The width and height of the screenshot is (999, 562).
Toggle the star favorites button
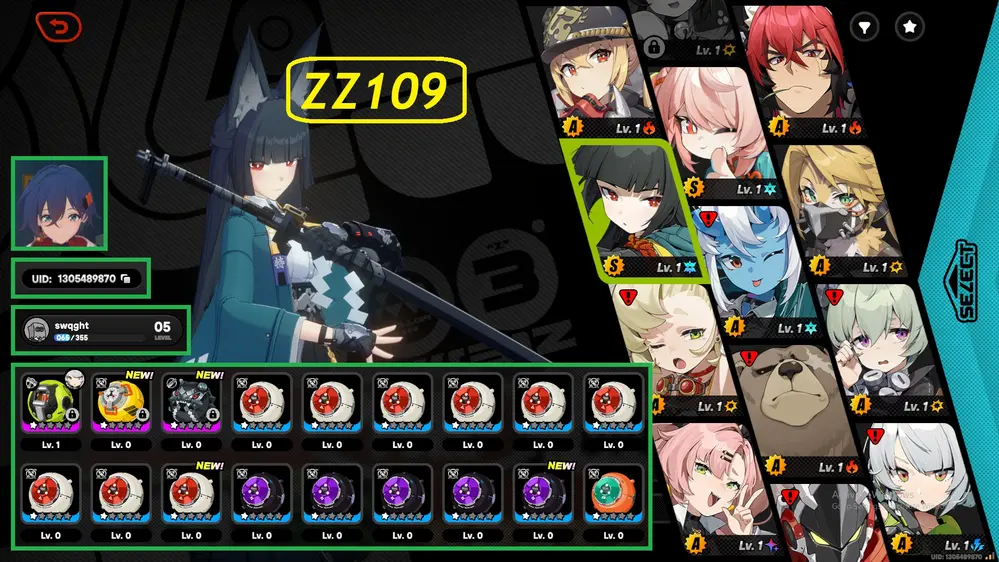[909, 28]
